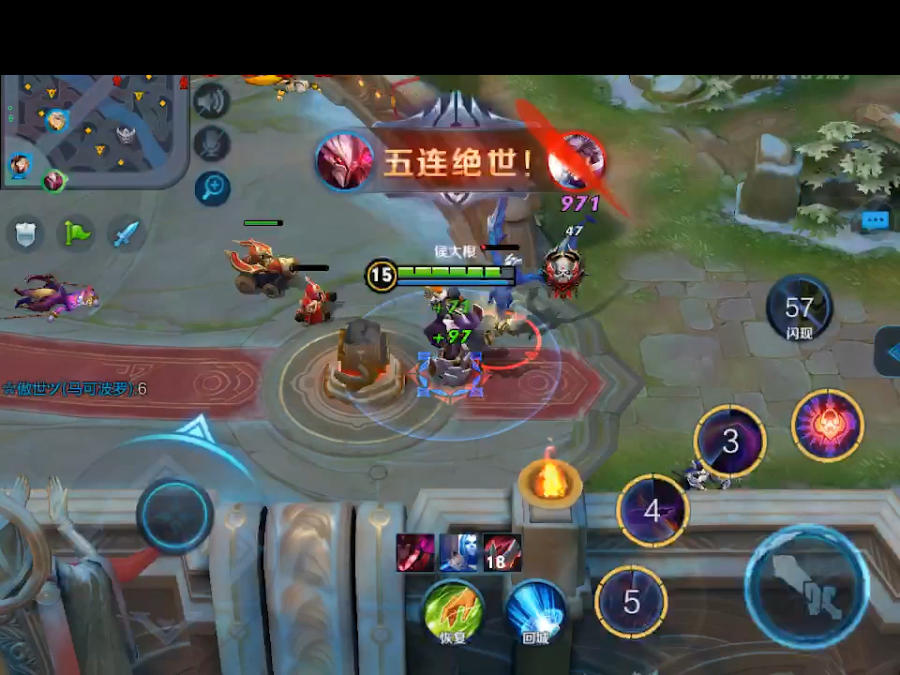The width and height of the screenshot is (900, 675).
Task: Activate the glowing skull ability icon
Action: point(827,425)
